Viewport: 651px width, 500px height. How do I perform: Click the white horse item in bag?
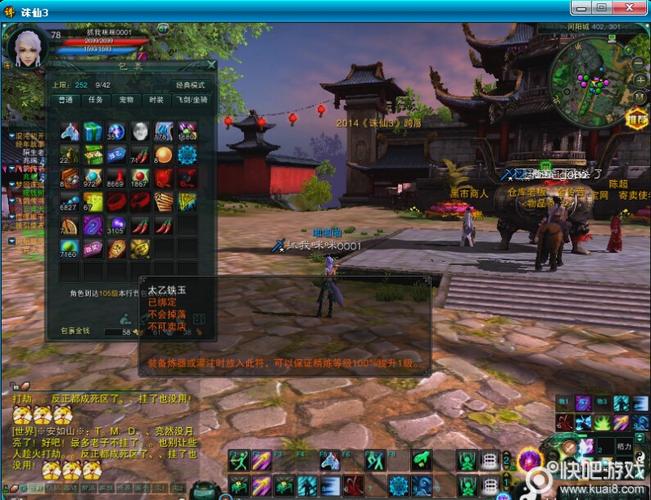point(69,131)
